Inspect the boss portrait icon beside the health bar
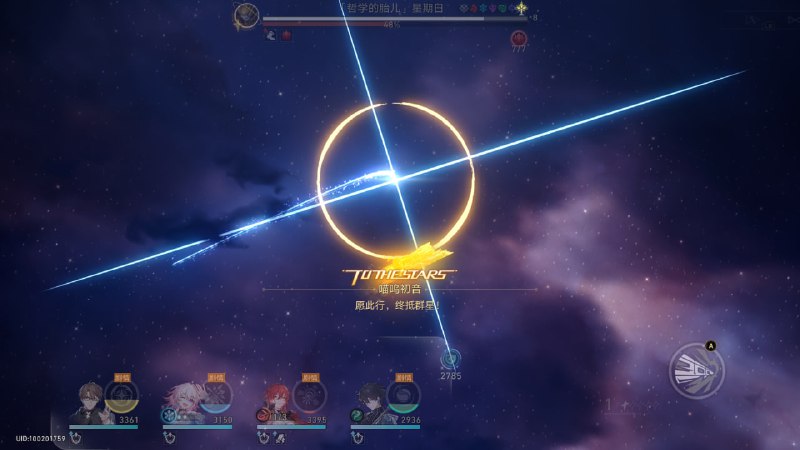800x450 pixels. pyautogui.click(x=246, y=16)
